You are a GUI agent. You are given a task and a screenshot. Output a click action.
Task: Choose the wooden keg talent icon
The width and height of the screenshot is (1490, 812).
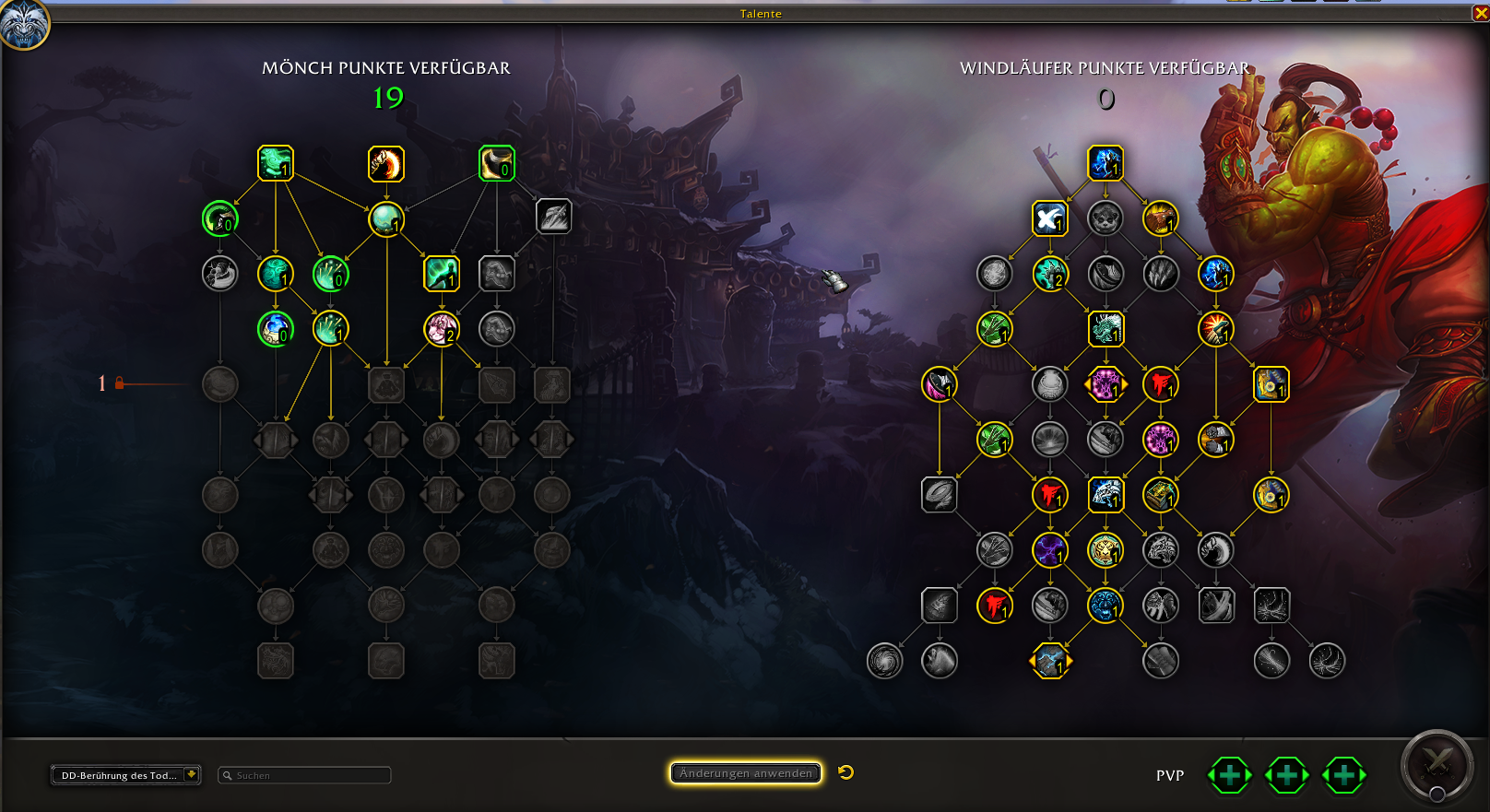pyautogui.click(x=1049, y=384)
